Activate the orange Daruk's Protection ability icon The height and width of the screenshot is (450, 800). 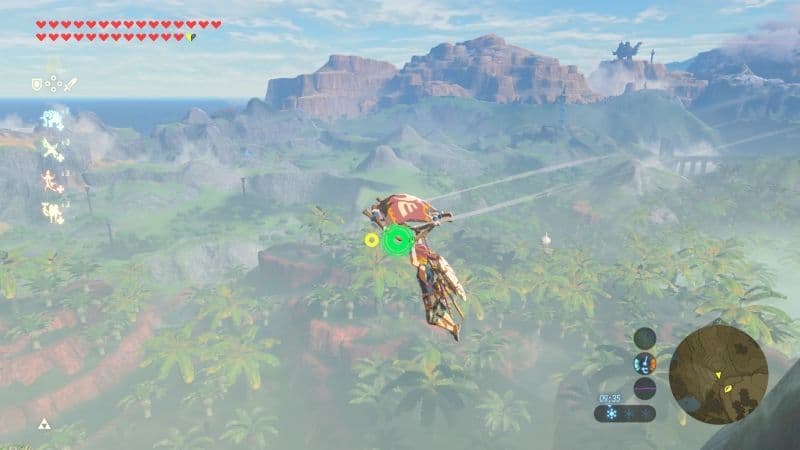pos(49,181)
